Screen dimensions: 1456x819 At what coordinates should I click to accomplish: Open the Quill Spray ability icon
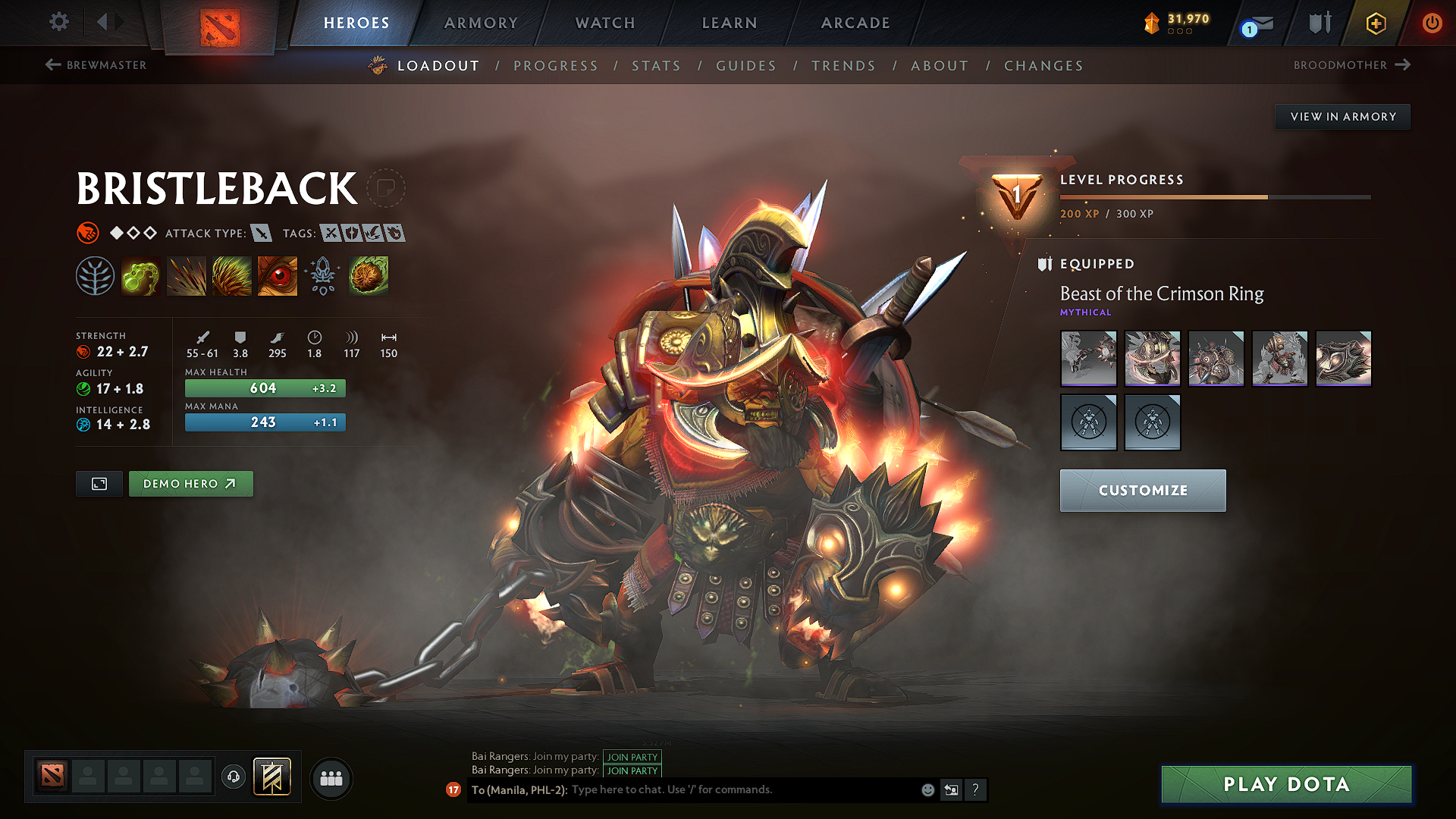(186, 275)
